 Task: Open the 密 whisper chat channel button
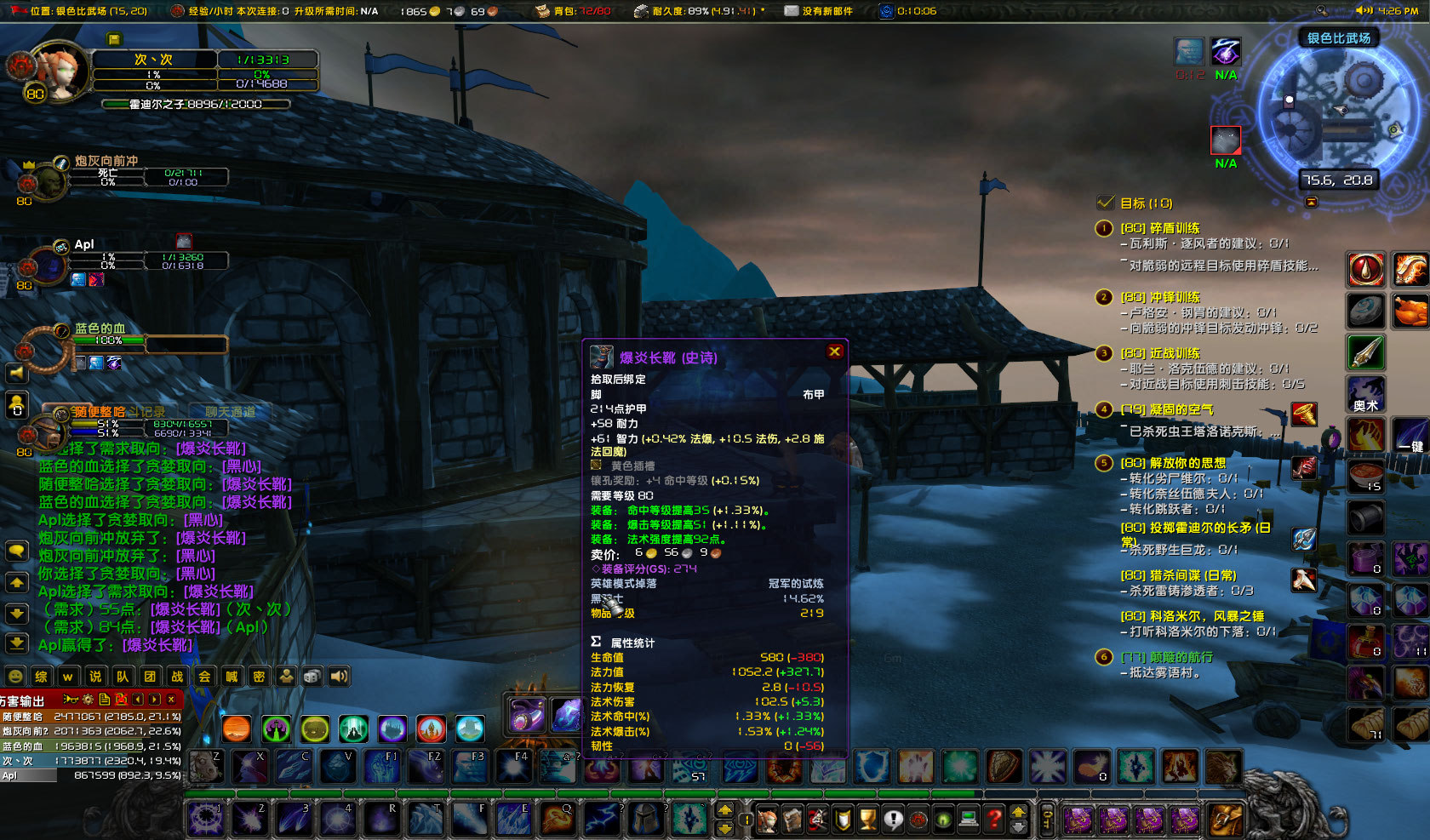pyautogui.click(x=259, y=676)
